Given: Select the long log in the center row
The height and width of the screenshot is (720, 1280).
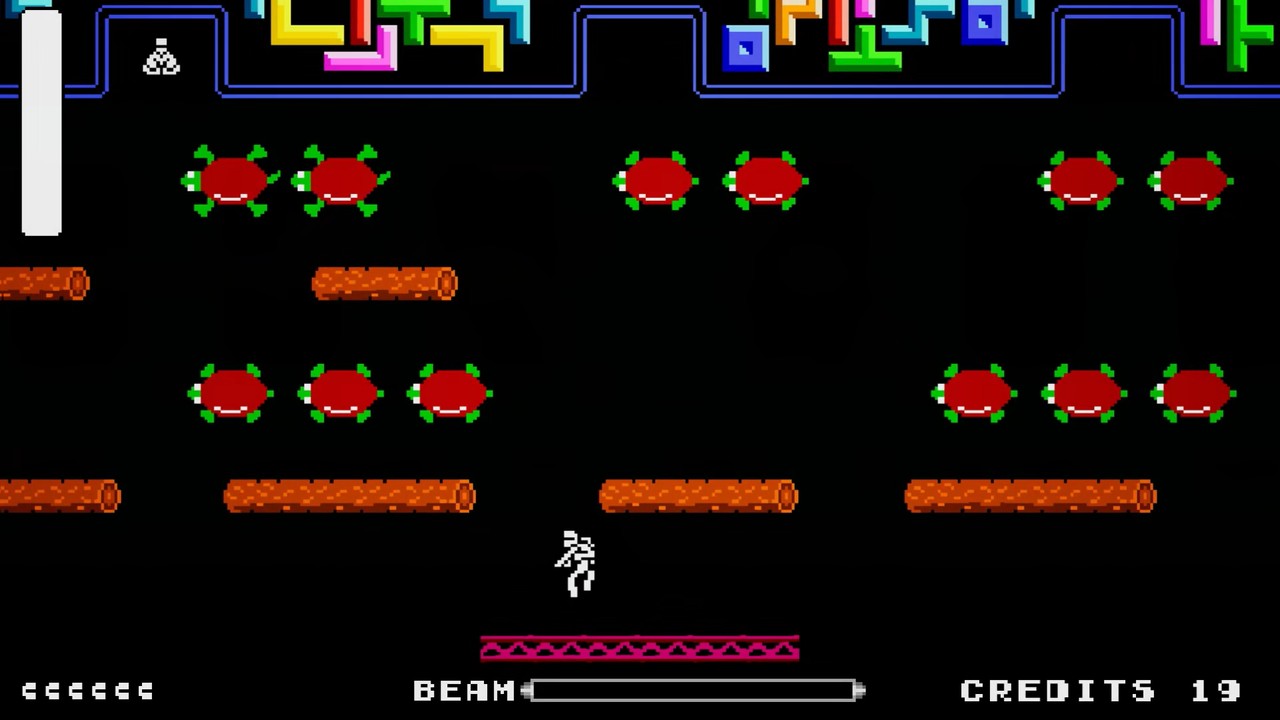Looking at the screenshot, I should pos(697,496).
